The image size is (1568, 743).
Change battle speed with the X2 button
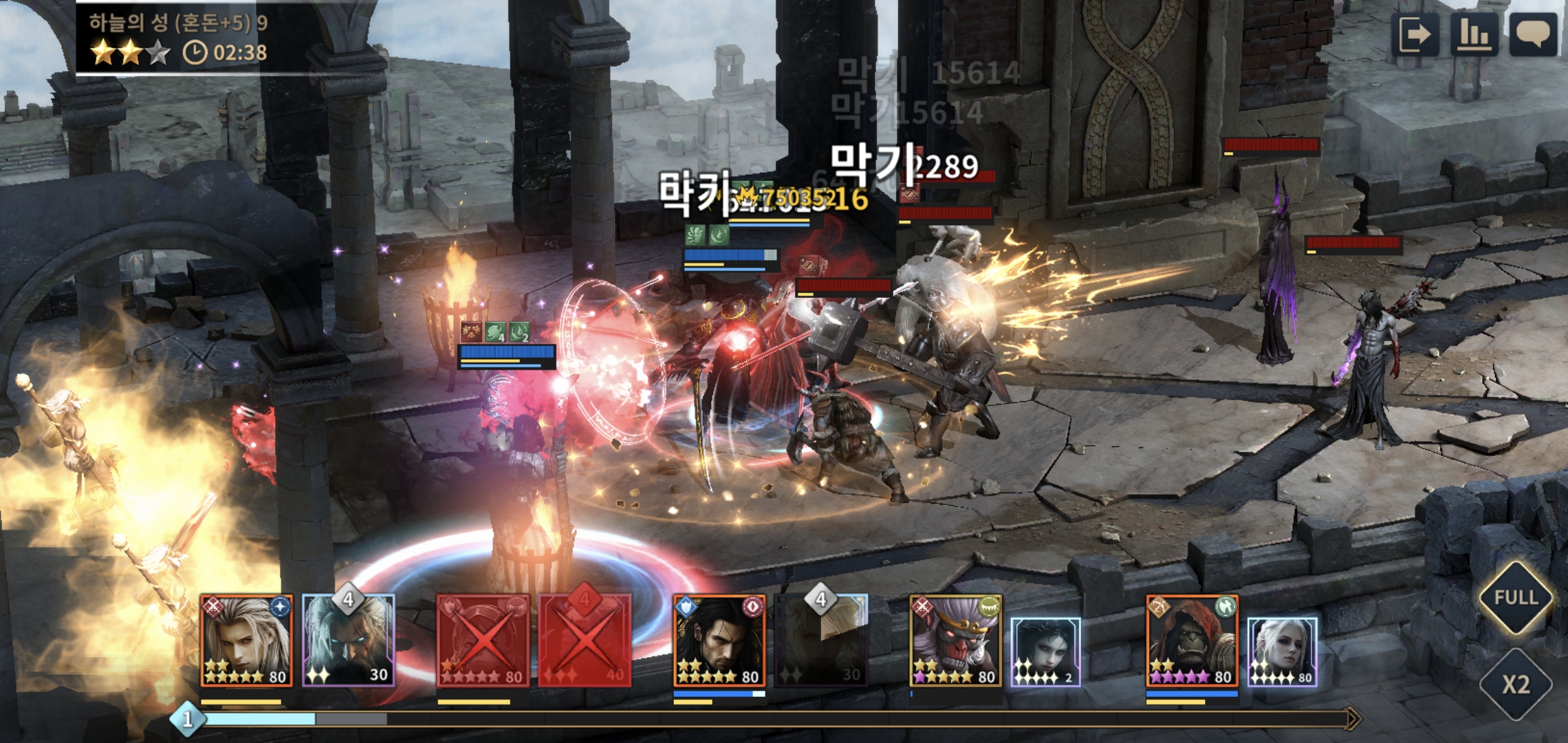(1516, 684)
